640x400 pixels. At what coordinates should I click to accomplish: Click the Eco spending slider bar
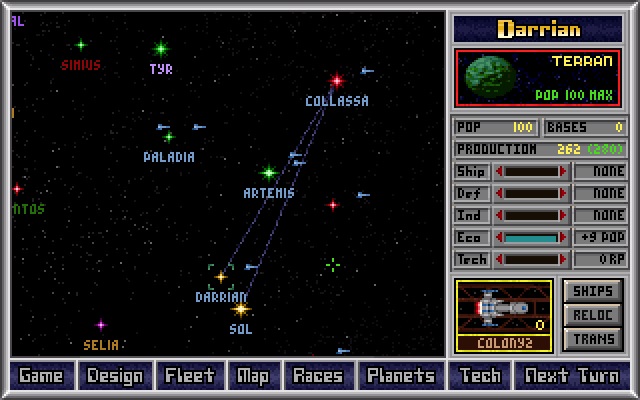[532, 238]
